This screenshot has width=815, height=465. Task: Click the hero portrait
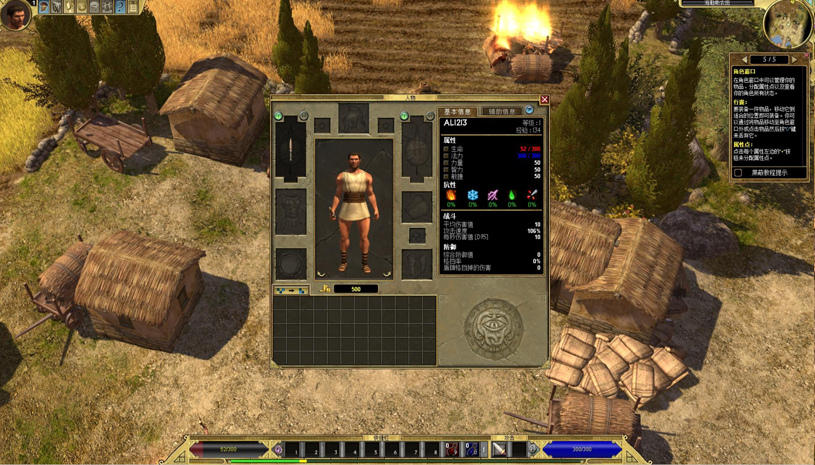pos(14,14)
